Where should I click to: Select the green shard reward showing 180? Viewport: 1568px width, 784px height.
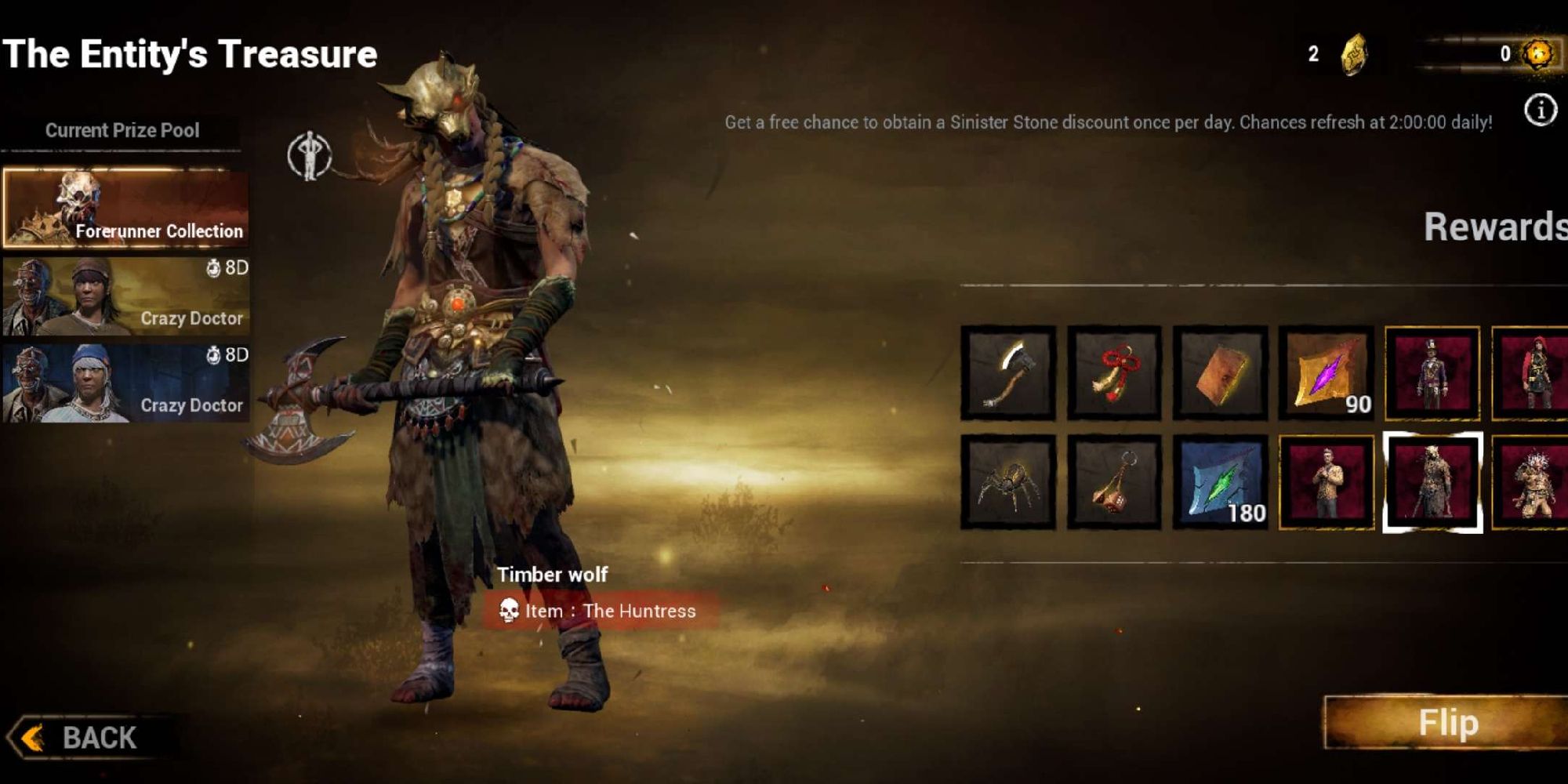pyautogui.click(x=1220, y=481)
